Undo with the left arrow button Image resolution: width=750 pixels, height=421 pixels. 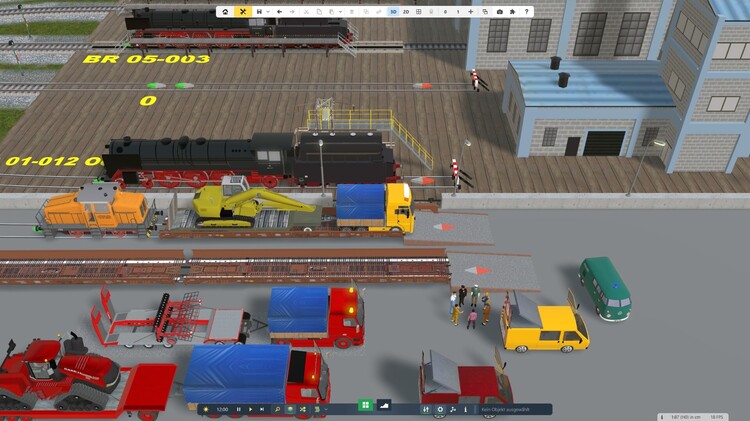pyautogui.click(x=279, y=12)
